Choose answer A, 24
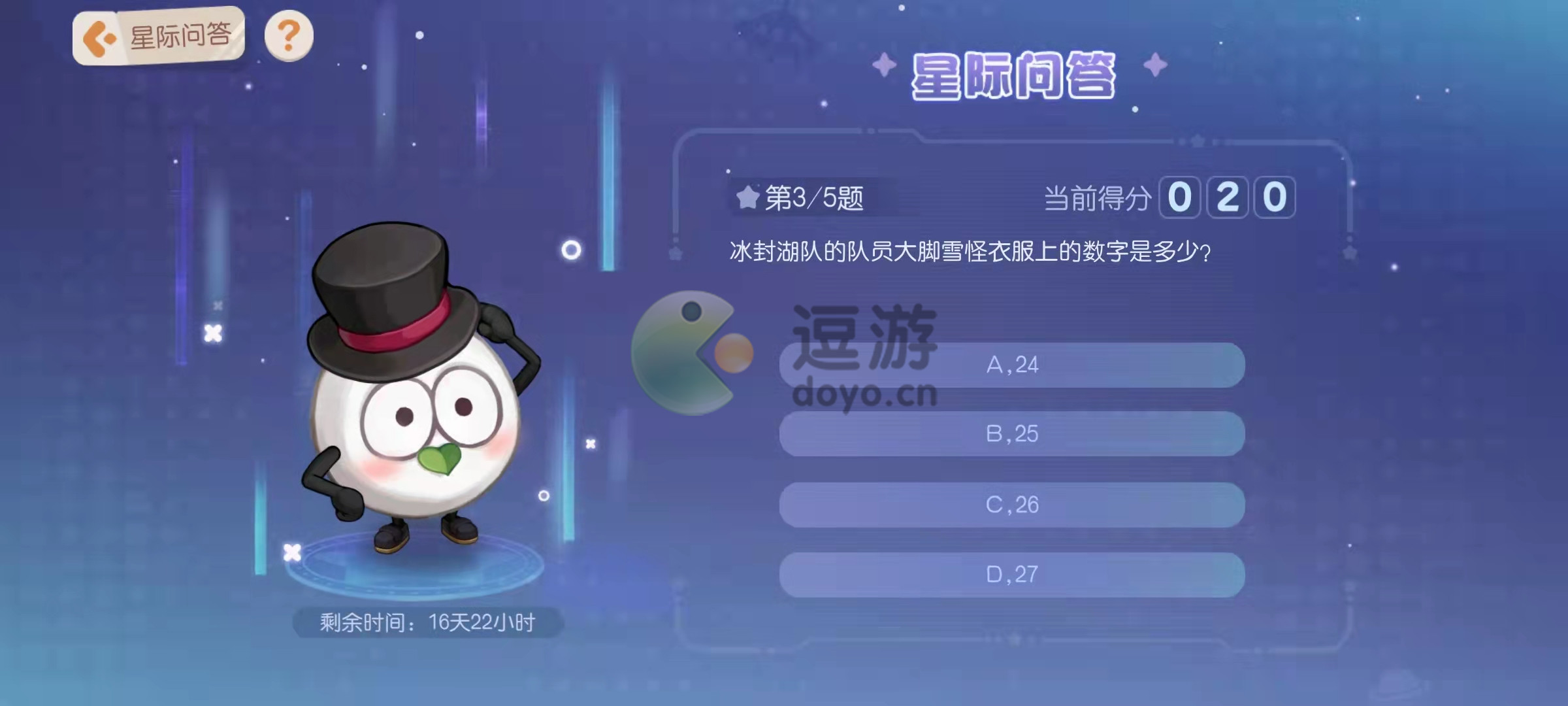1568x706 pixels. click(1011, 365)
